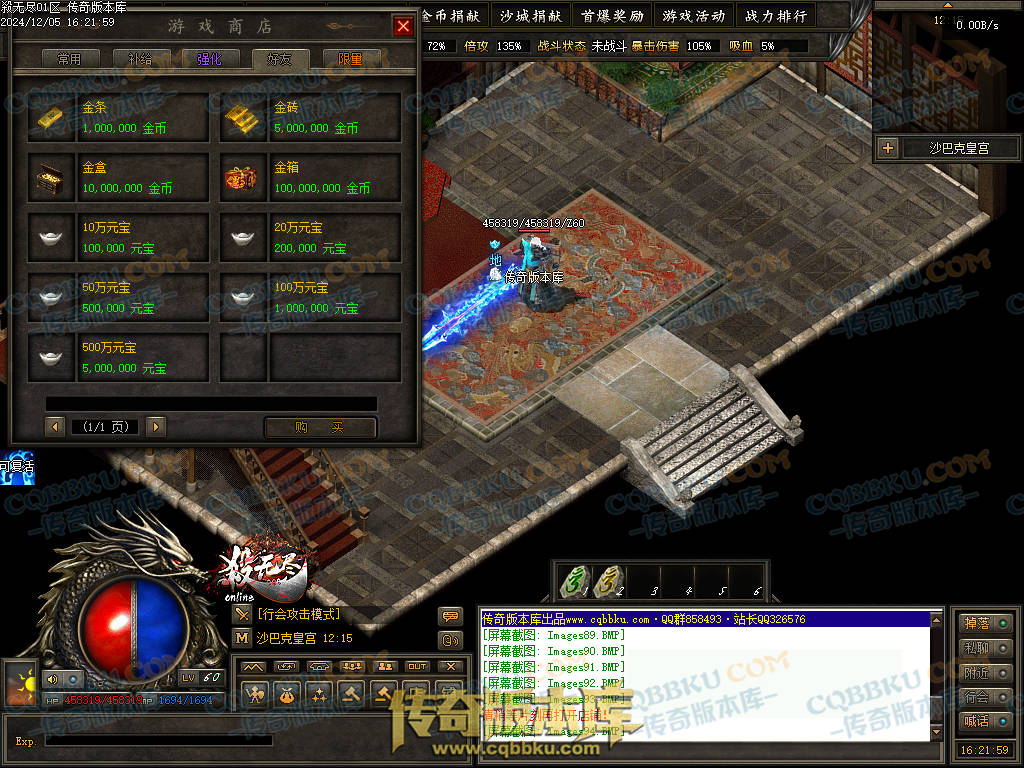Toggle the 掉落 chat filter
Screen dimensions: 1024x768
984,623
